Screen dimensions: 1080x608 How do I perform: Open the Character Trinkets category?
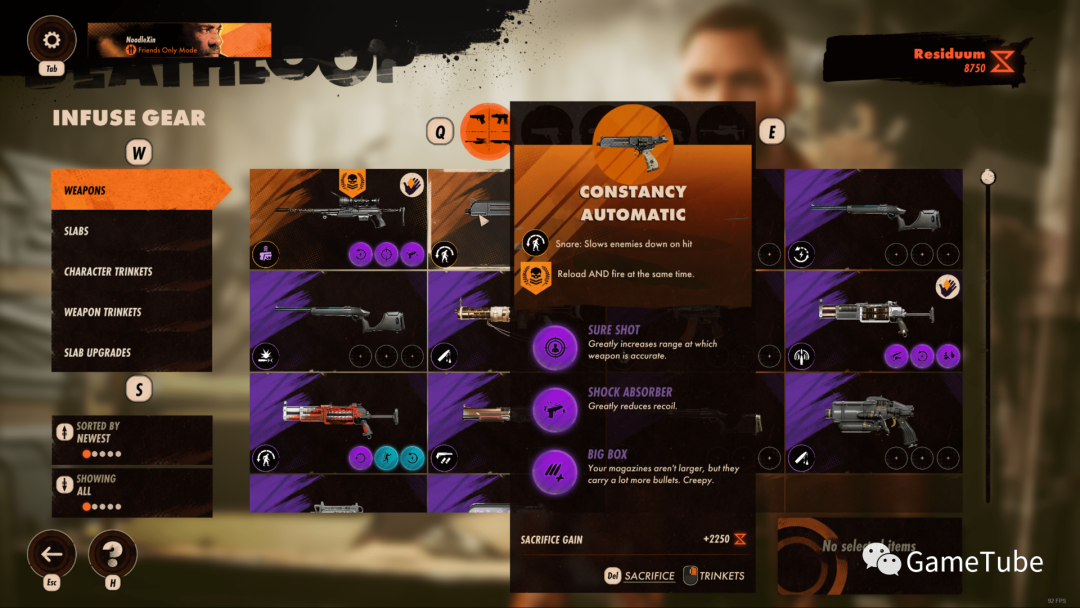132,272
